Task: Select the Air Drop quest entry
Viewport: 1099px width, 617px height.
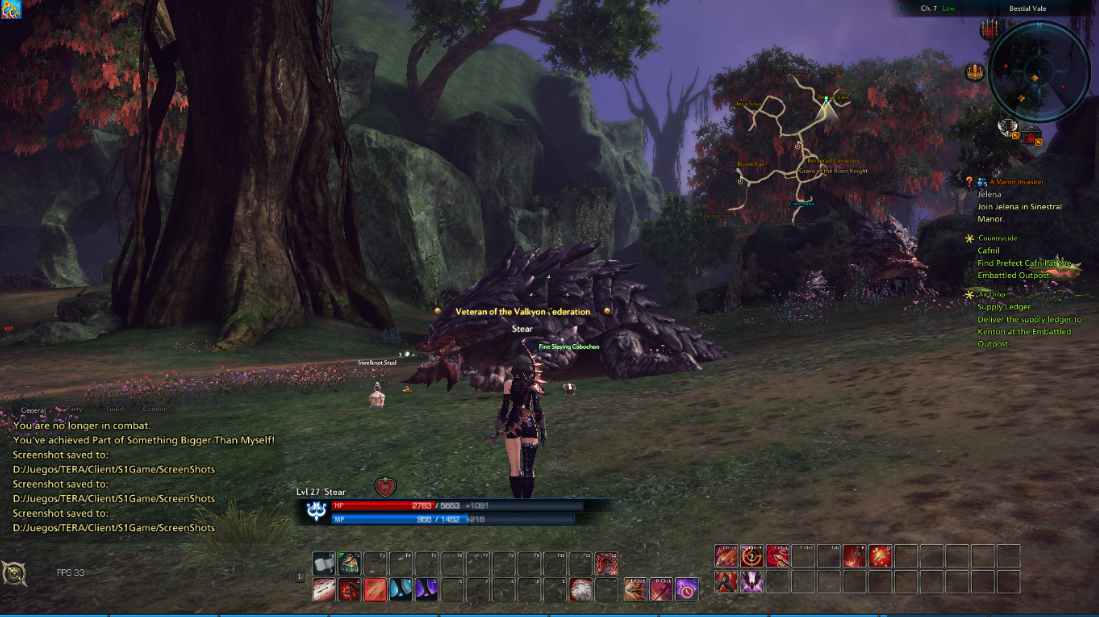Action: point(991,295)
